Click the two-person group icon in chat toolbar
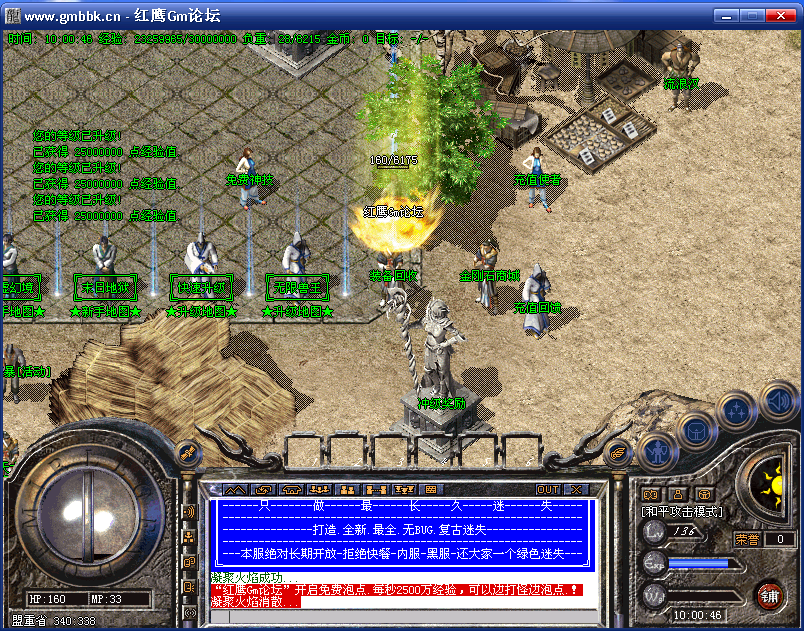The height and width of the screenshot is (631, 804). tap(348, 490)
